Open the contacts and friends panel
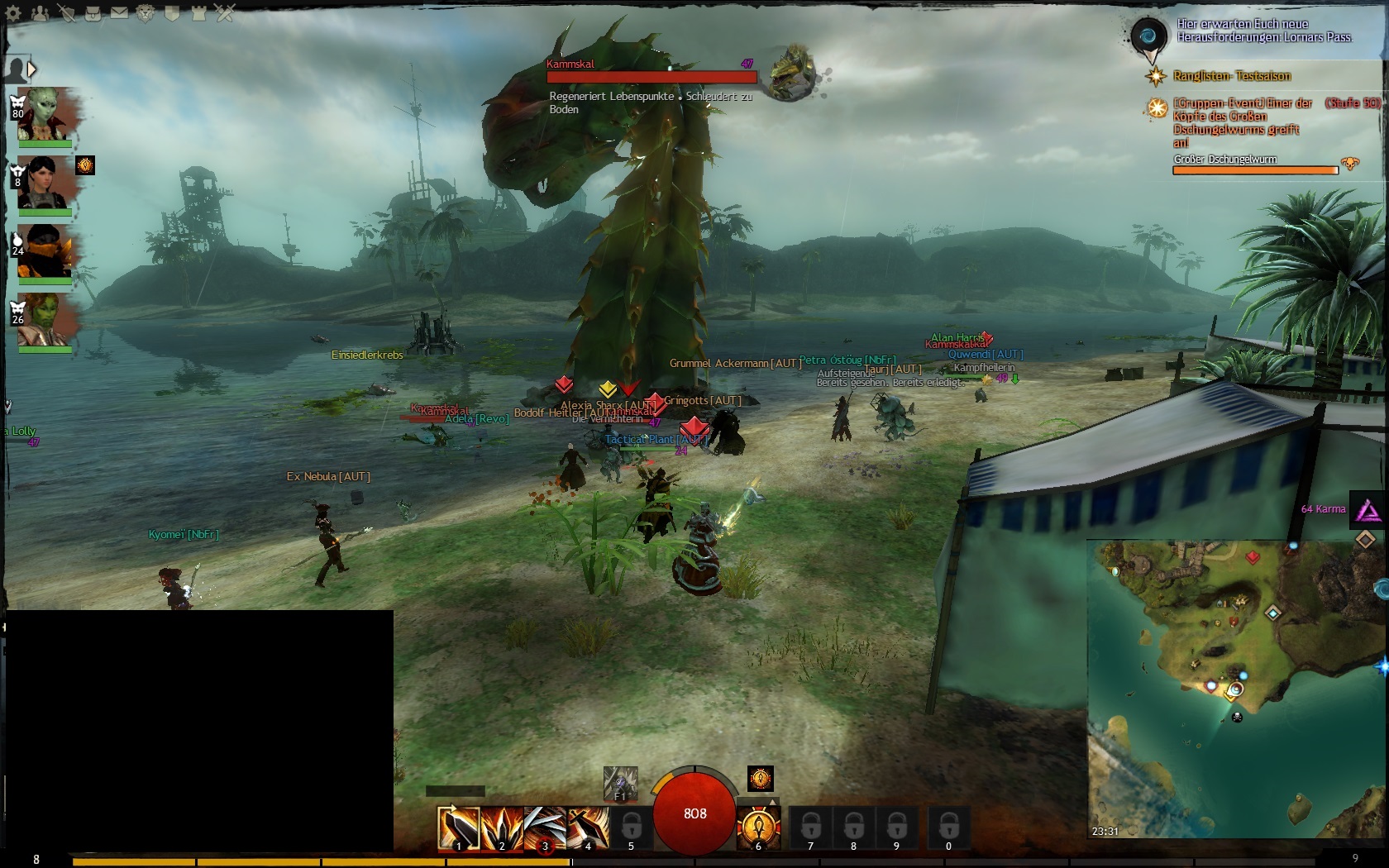This screenshot has height=868, width=1389. 40,13
